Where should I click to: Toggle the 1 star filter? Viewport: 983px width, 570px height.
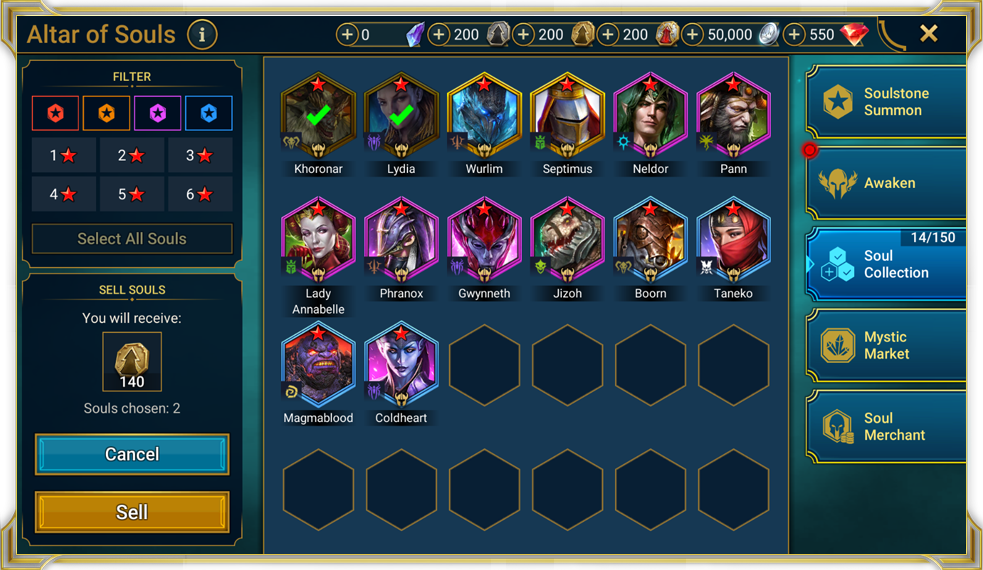coord(63,156)
